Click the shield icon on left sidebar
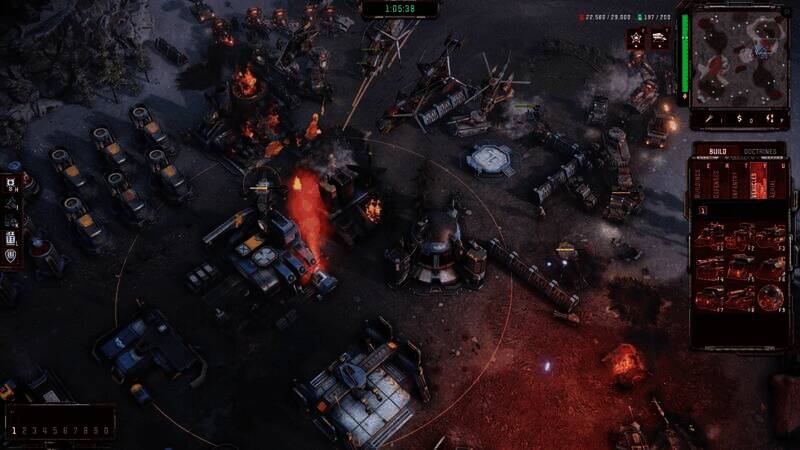 pyautogui.click(x=11, y=256)
